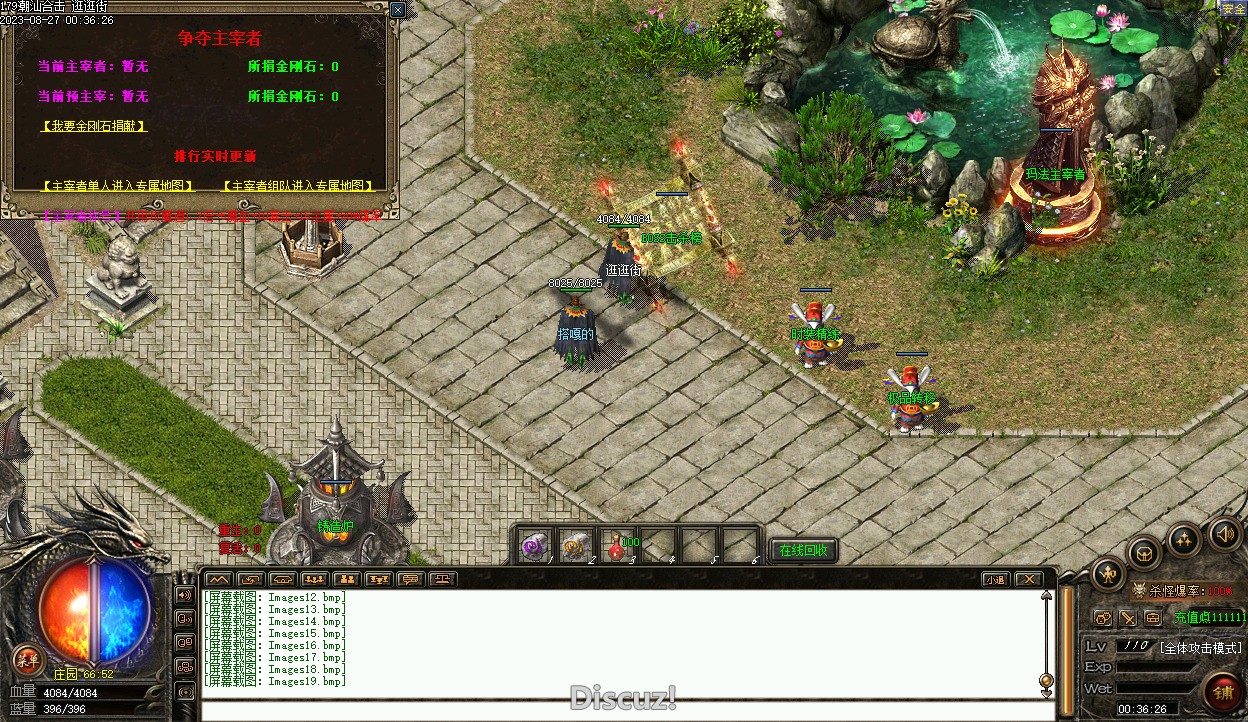1248x722 pixels.
Task: Close the chat panel with its X button
Action: [1028, 579]
